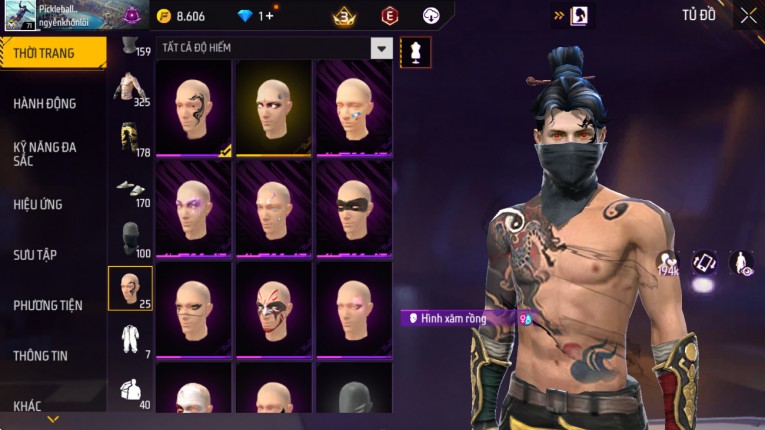Viewport: 765px width, 430px height.
Task: Pick the black eye mask face item
Action: [x=354, y=208]
